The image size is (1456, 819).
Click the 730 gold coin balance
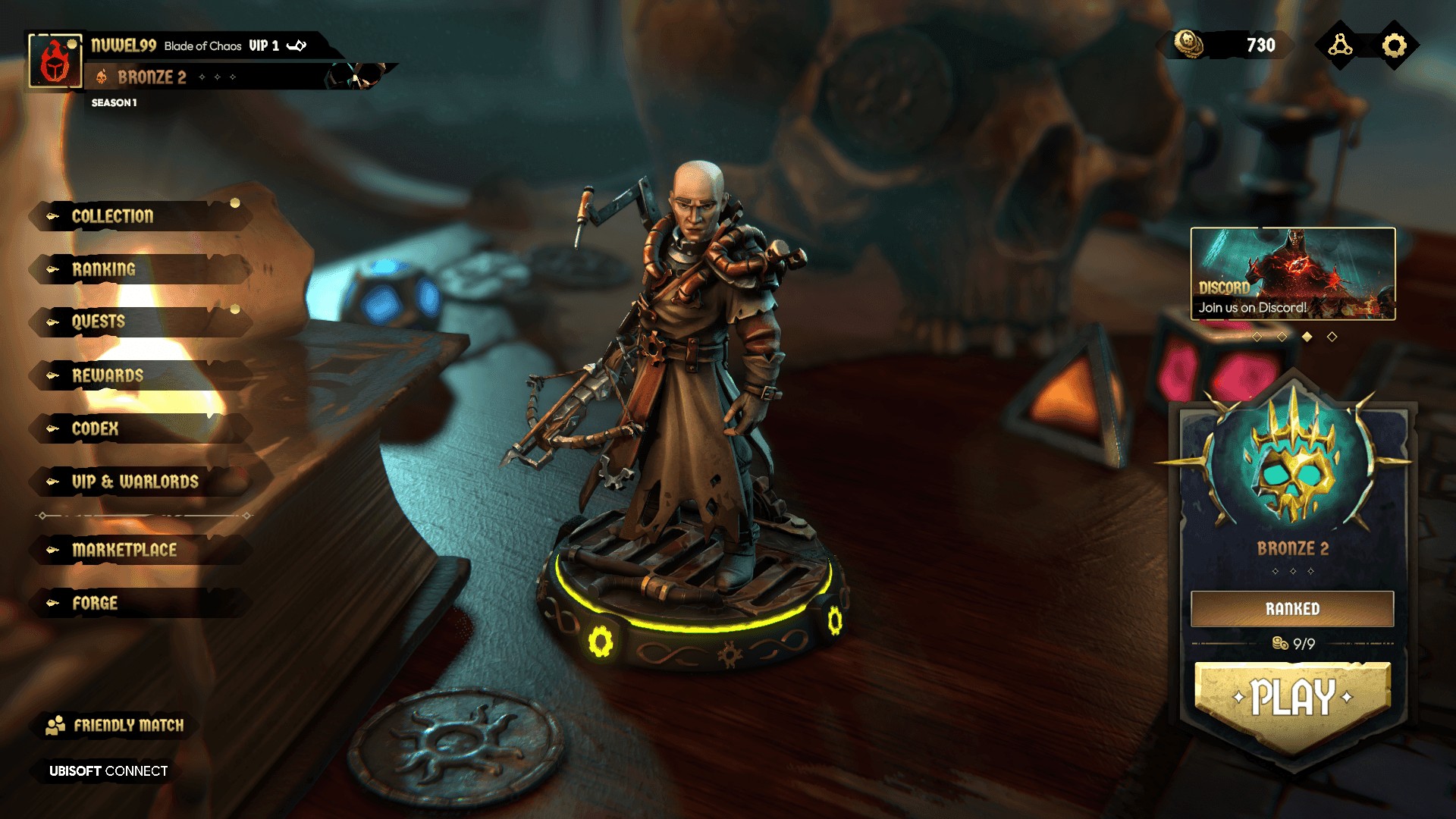tap(1227, 45)
